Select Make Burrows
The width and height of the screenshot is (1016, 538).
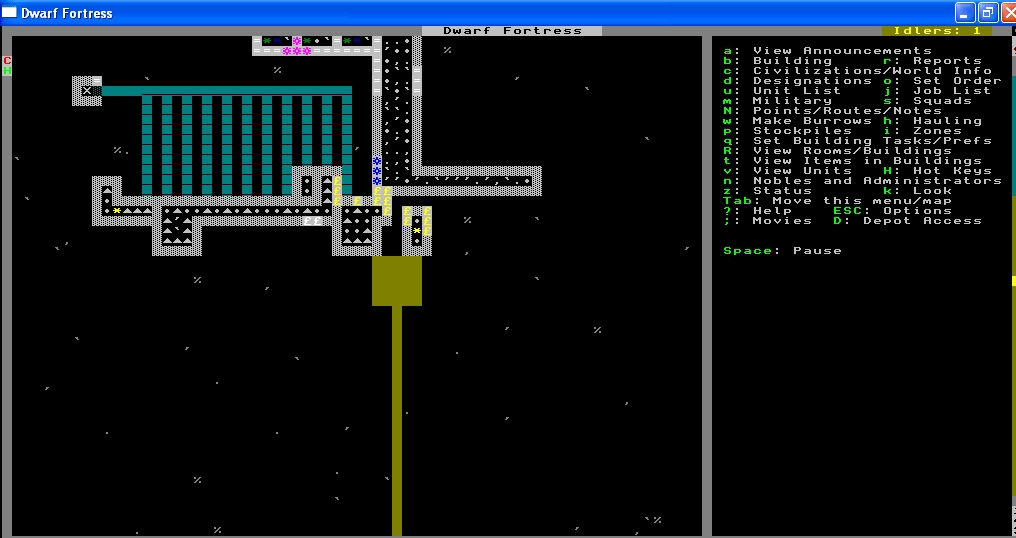click(x=812, y=121)
